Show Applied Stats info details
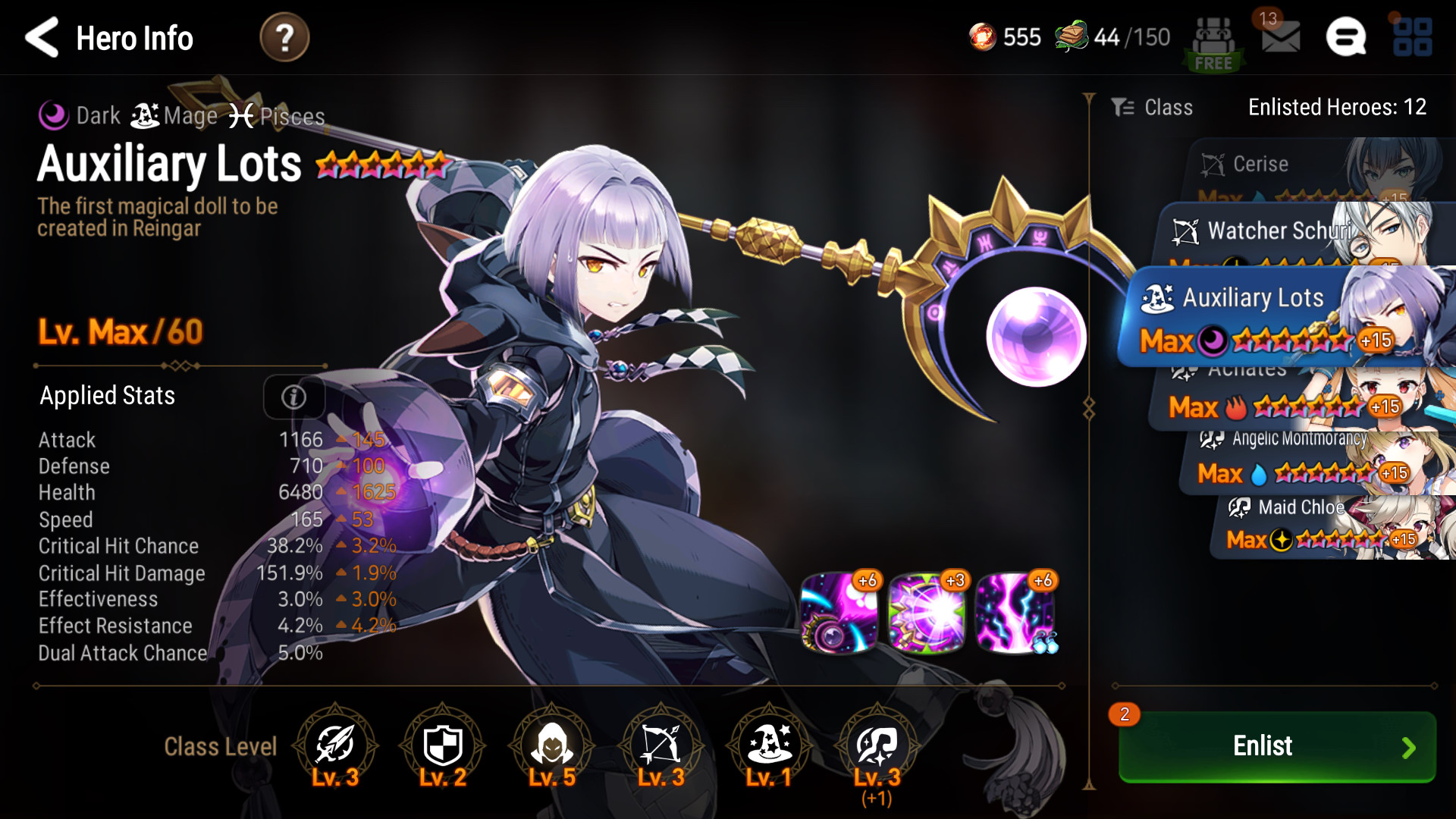This screenshot has height=819, width=1456. tap(293, 397)
